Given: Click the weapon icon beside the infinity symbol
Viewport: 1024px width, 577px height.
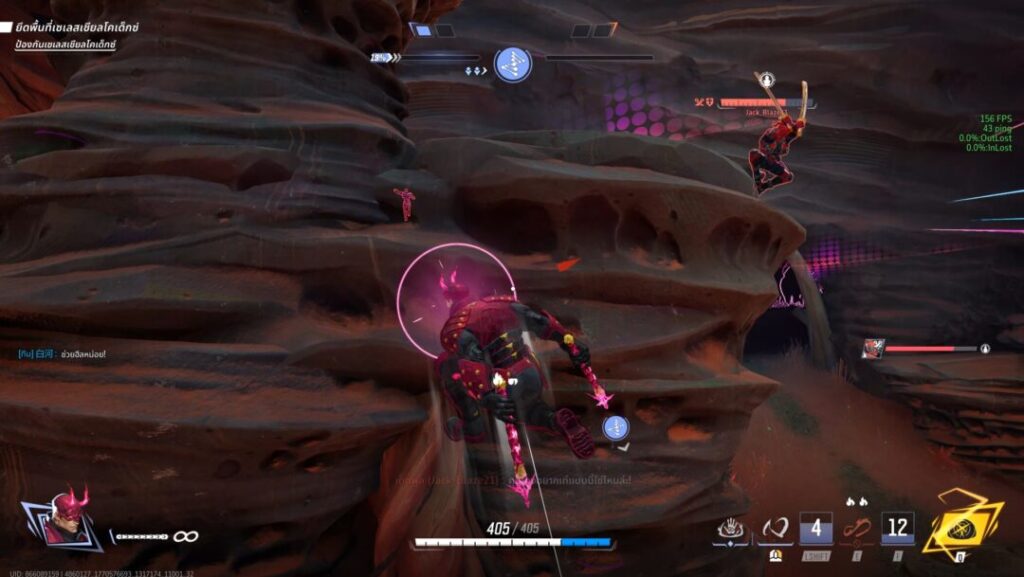Looking at the screenshot, I should [139, 537].
